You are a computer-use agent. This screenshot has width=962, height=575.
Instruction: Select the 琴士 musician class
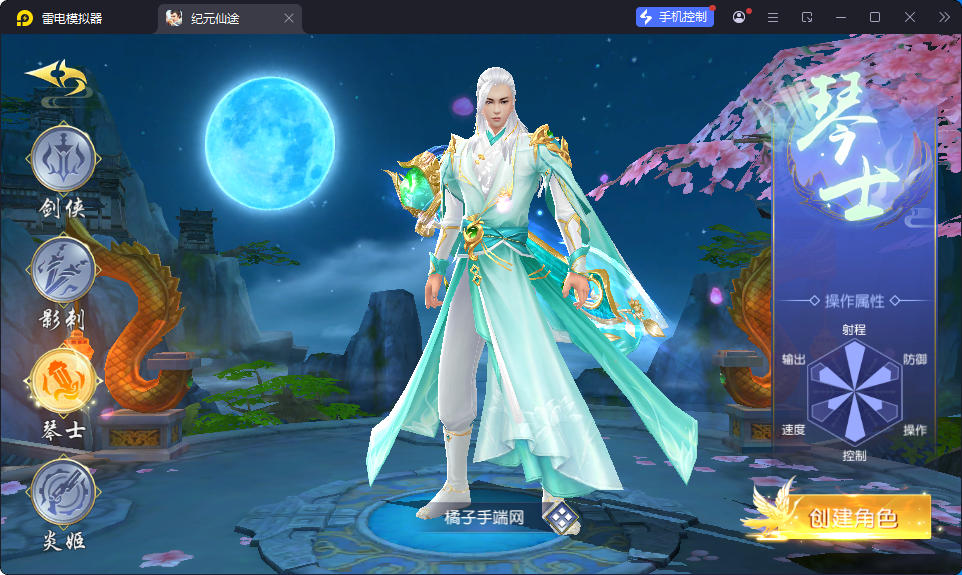click(x=63, y=380)
